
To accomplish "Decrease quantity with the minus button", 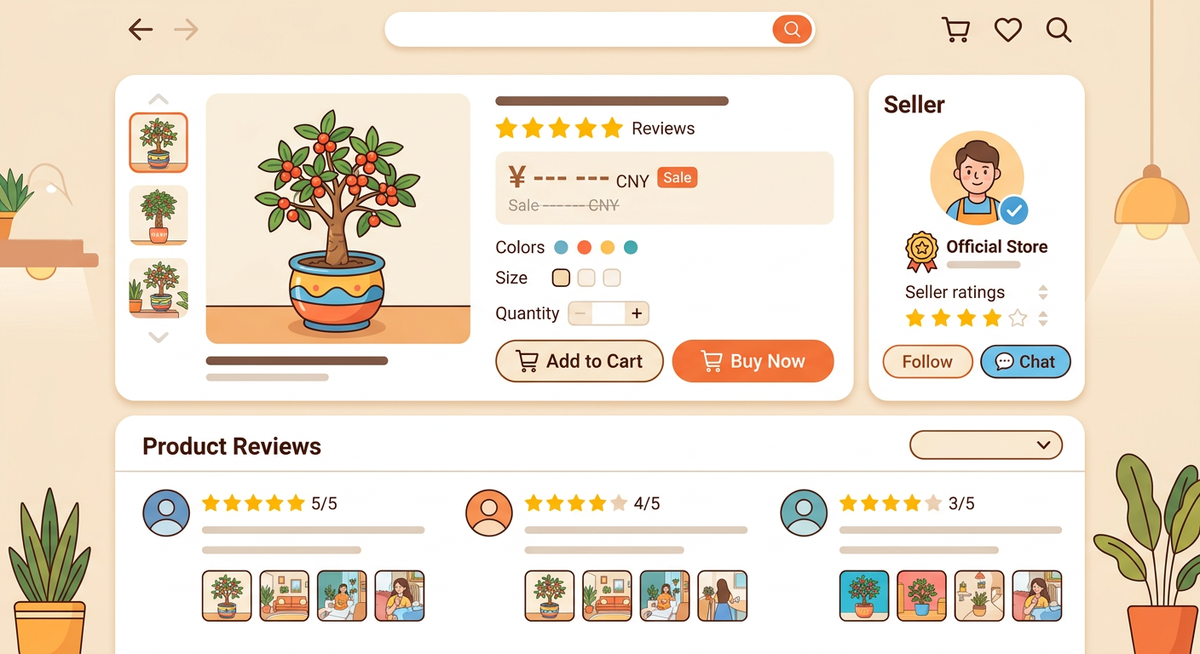I will (580, 314).
